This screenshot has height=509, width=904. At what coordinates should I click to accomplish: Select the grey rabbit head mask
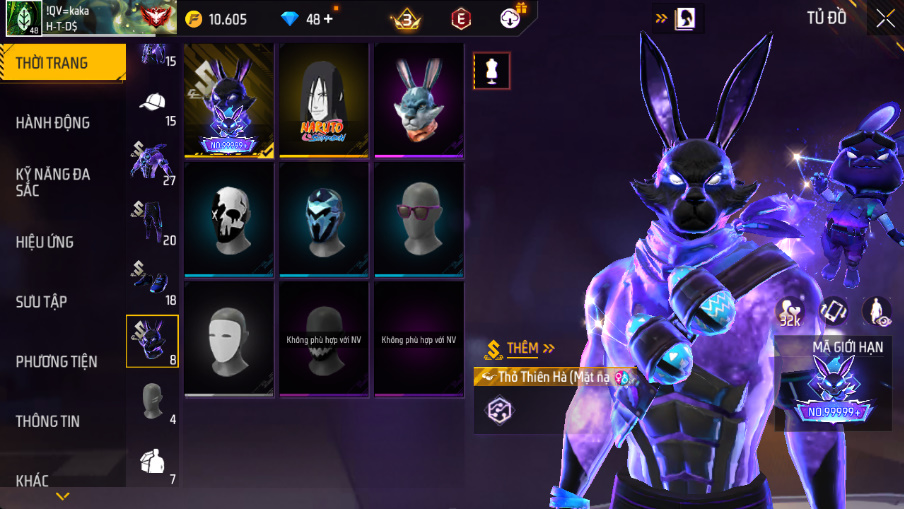point(418,100)
